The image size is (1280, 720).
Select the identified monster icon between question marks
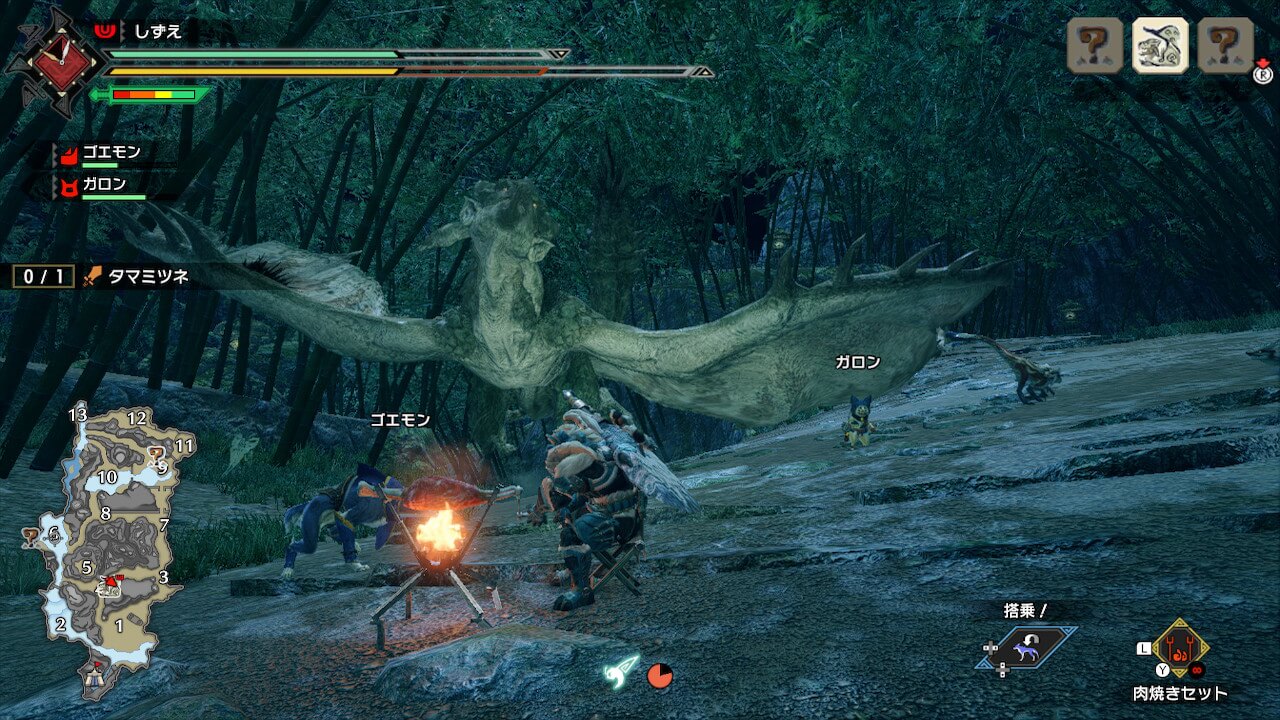1160,45
